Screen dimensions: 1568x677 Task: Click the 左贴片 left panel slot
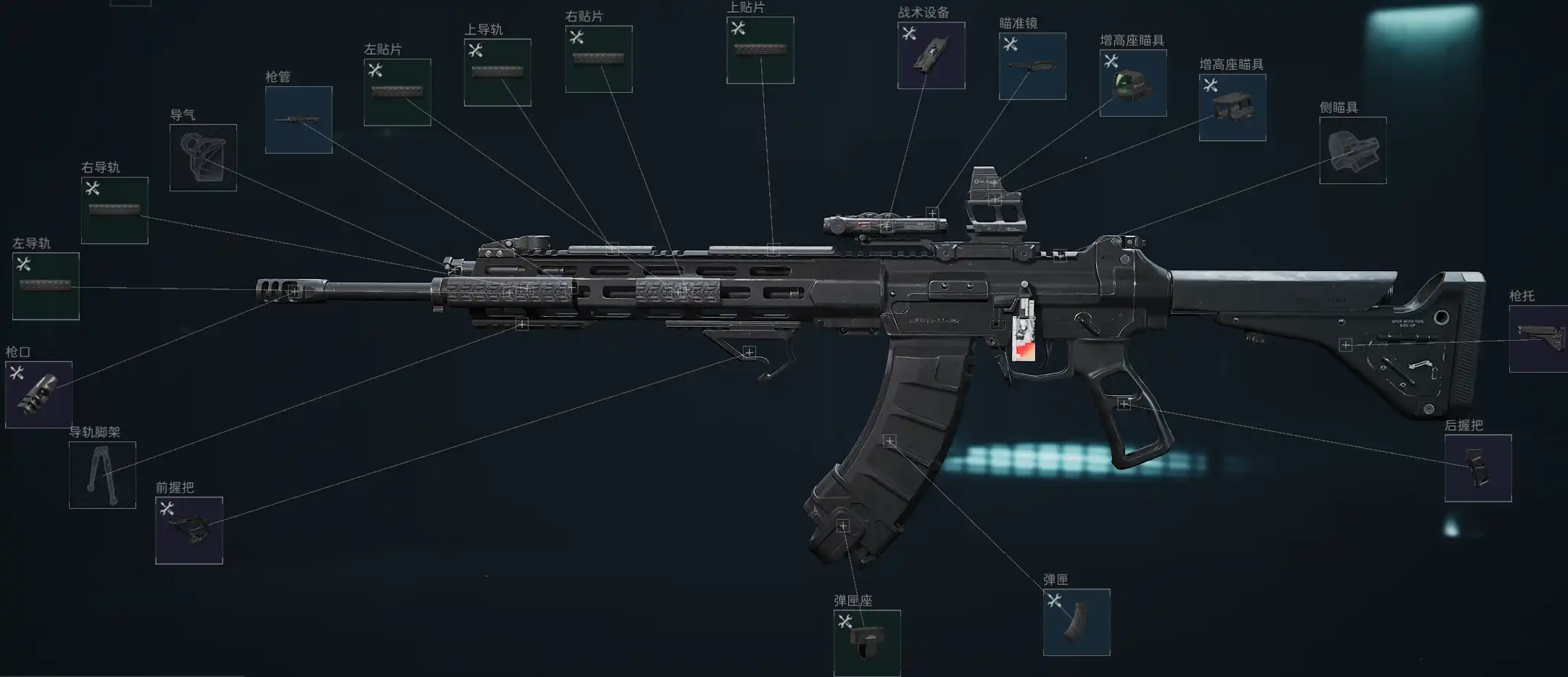[x=397, y=92]
